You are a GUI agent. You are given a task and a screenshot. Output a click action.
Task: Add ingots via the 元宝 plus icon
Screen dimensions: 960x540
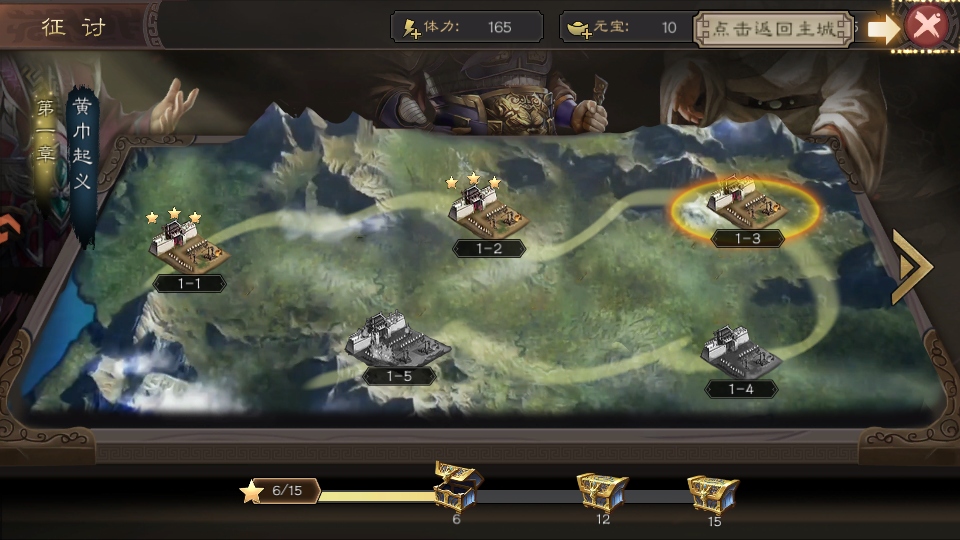coord(580,28)
